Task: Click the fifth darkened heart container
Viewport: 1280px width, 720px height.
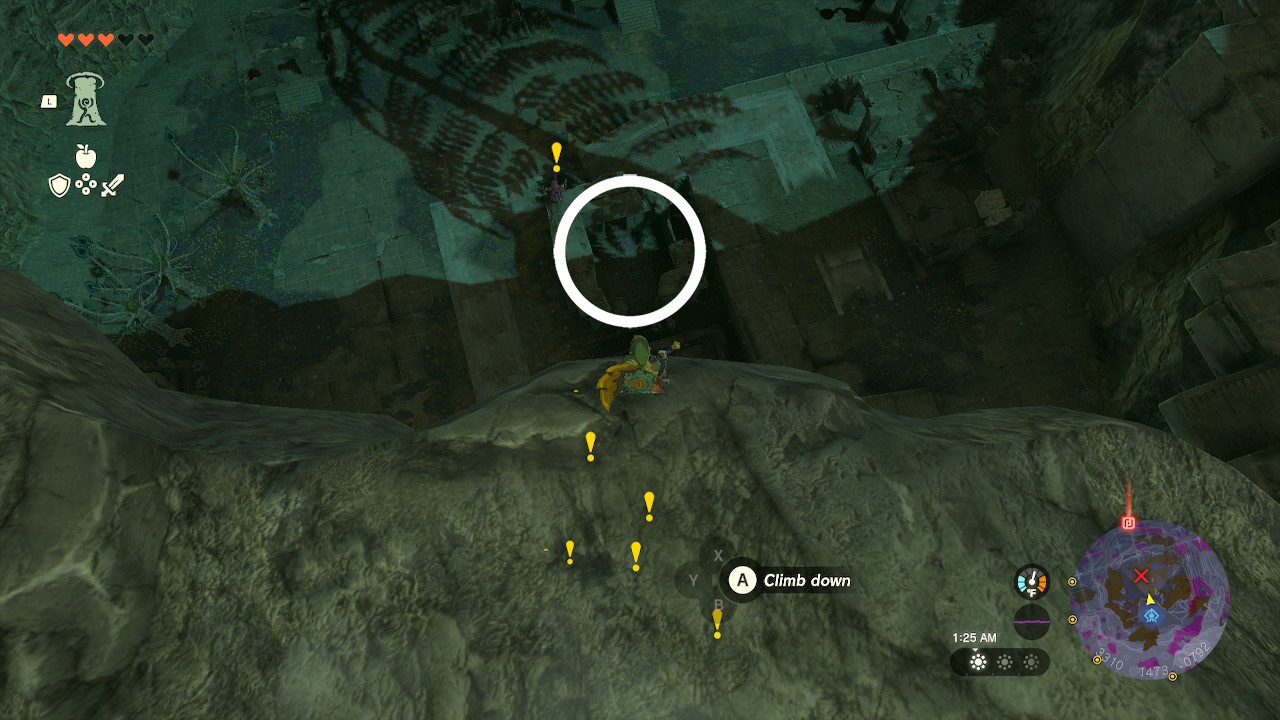Action: tap(146, 39)
